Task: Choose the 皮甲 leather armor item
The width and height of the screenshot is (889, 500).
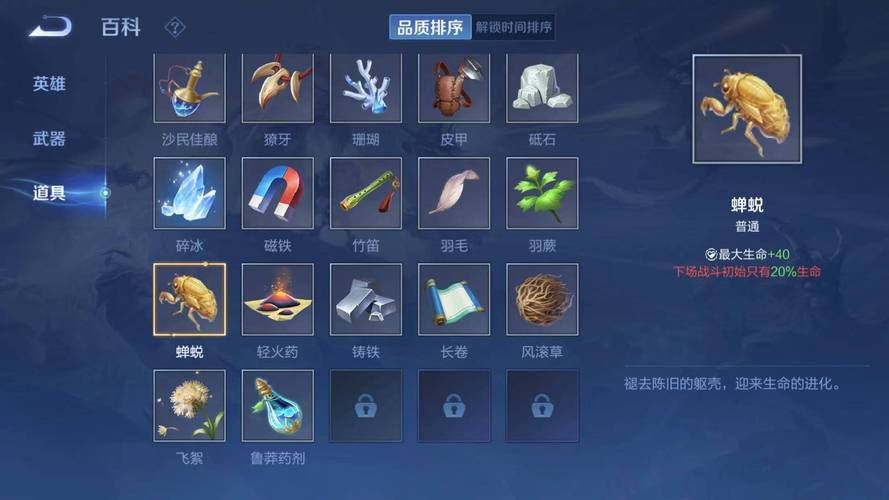Action: (454, 89)
